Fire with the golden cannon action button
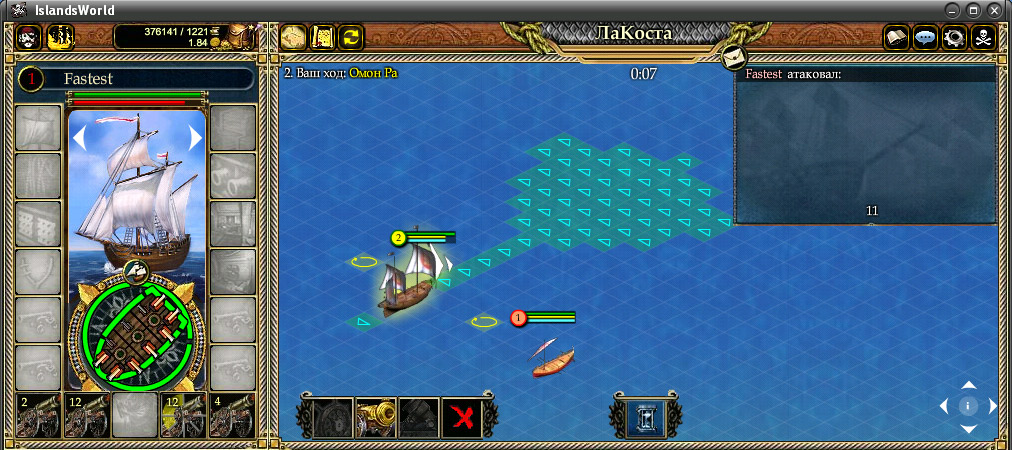1012x450 pixels. click(x=376, y=418)
